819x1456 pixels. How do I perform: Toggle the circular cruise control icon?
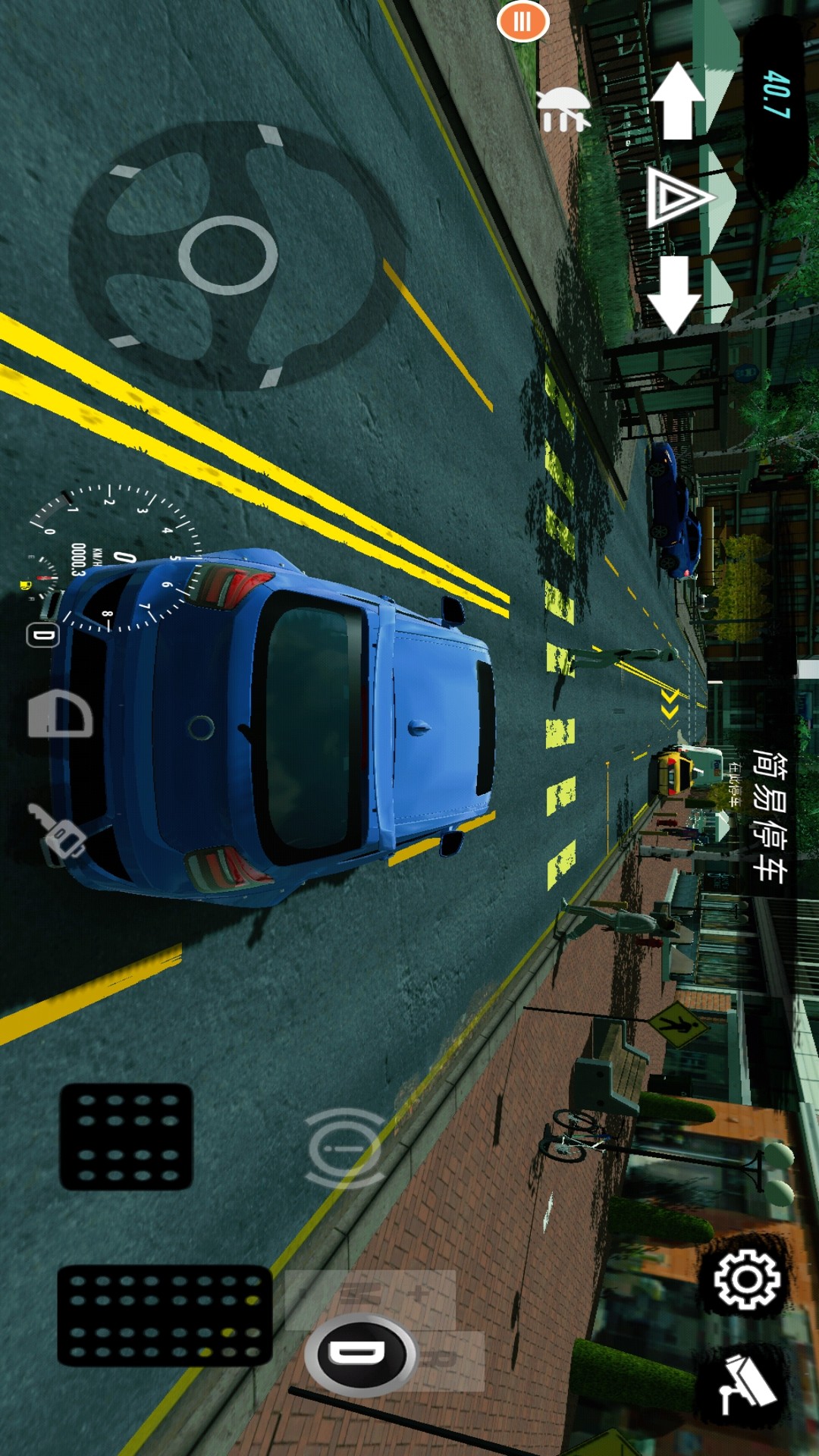coord(344,1147)
